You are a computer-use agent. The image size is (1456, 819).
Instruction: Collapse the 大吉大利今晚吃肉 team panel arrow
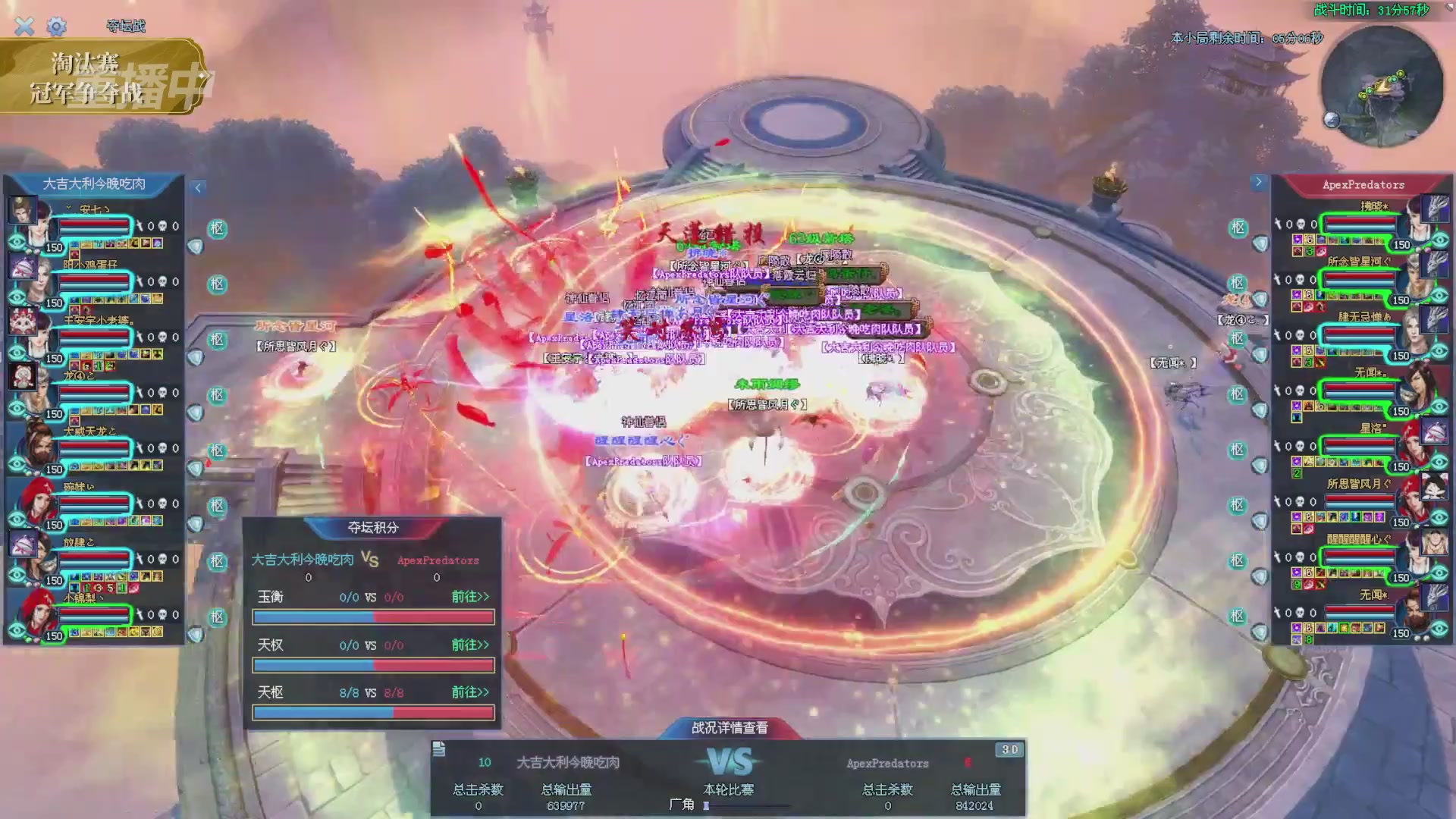point(198,187)
